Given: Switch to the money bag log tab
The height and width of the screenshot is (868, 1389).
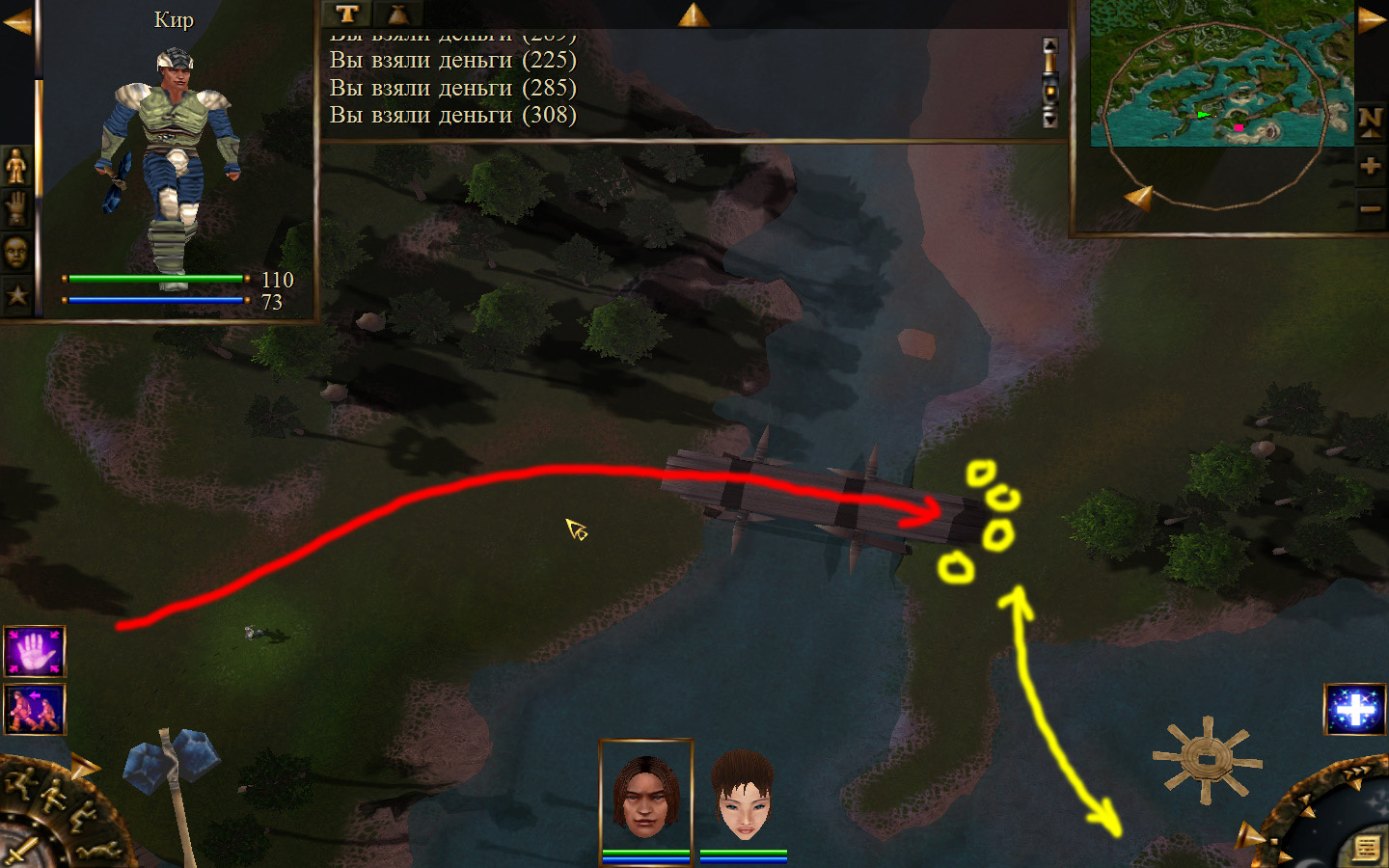Looking at the screenshot, I should click(397, 14).
